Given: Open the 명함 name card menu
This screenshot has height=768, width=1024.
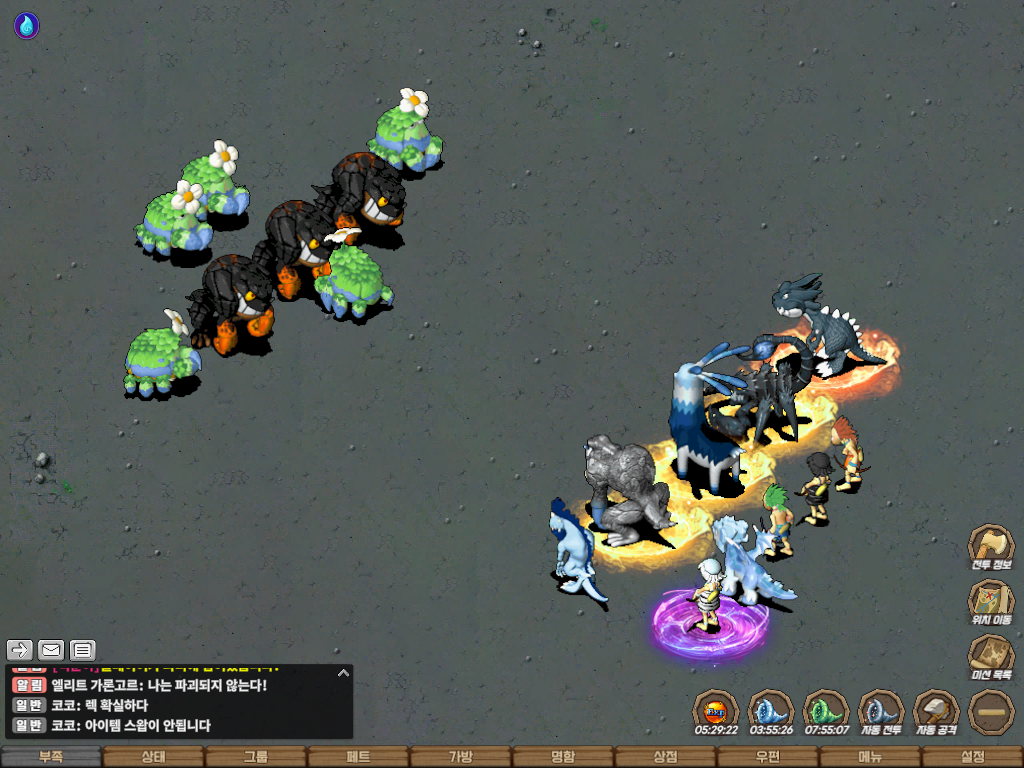Looking at the screenshot, I should click(563, 757).
